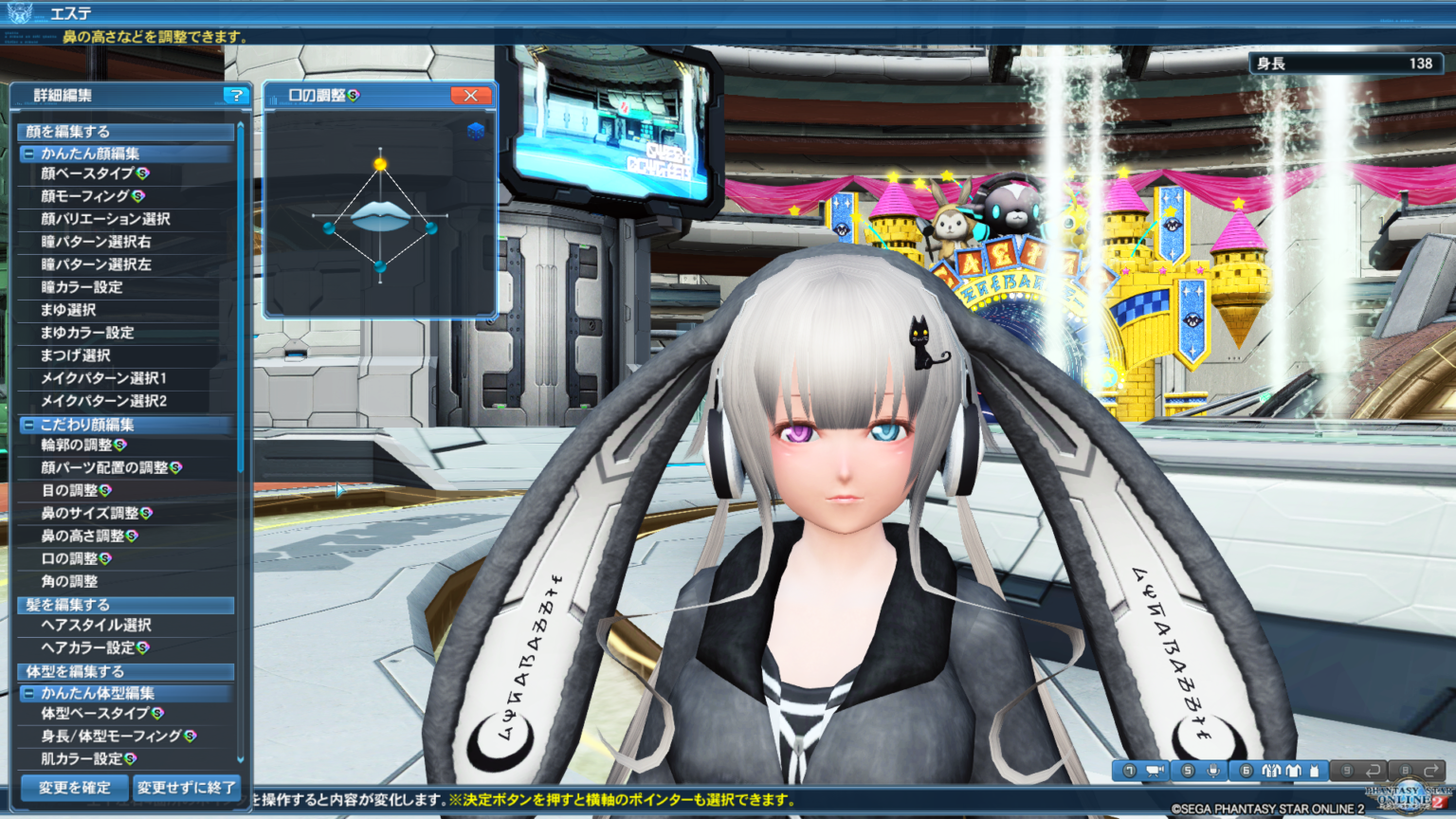
Task: Collapse the かんたん顔編集 section
Action: pos(29,155)
